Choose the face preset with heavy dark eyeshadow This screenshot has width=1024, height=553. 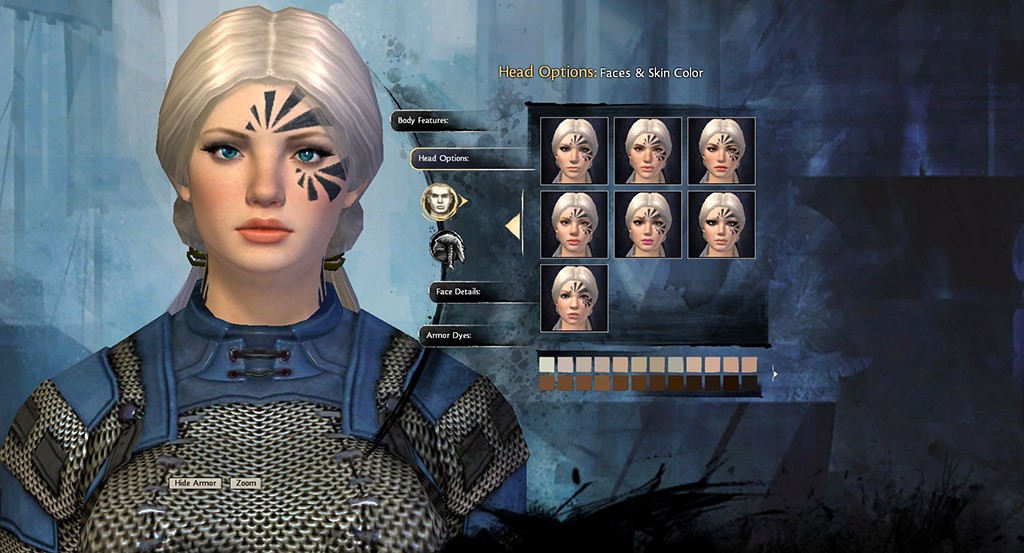pyautogui.click(x=721, y=225)
